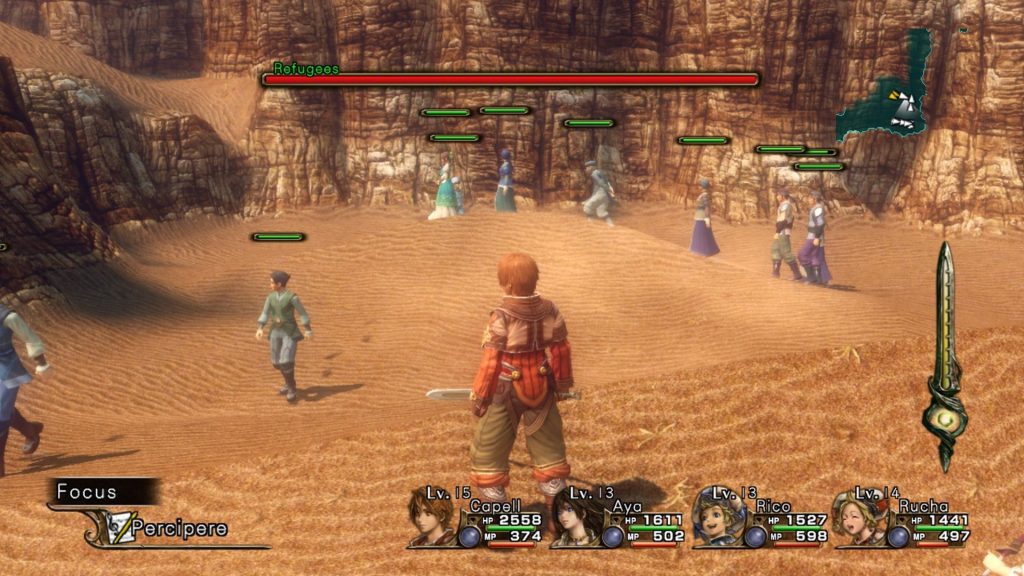The width and height of the screenshot is (1024, 576).
Task: Select Capell's party portrait
Action: click(431, 517)
